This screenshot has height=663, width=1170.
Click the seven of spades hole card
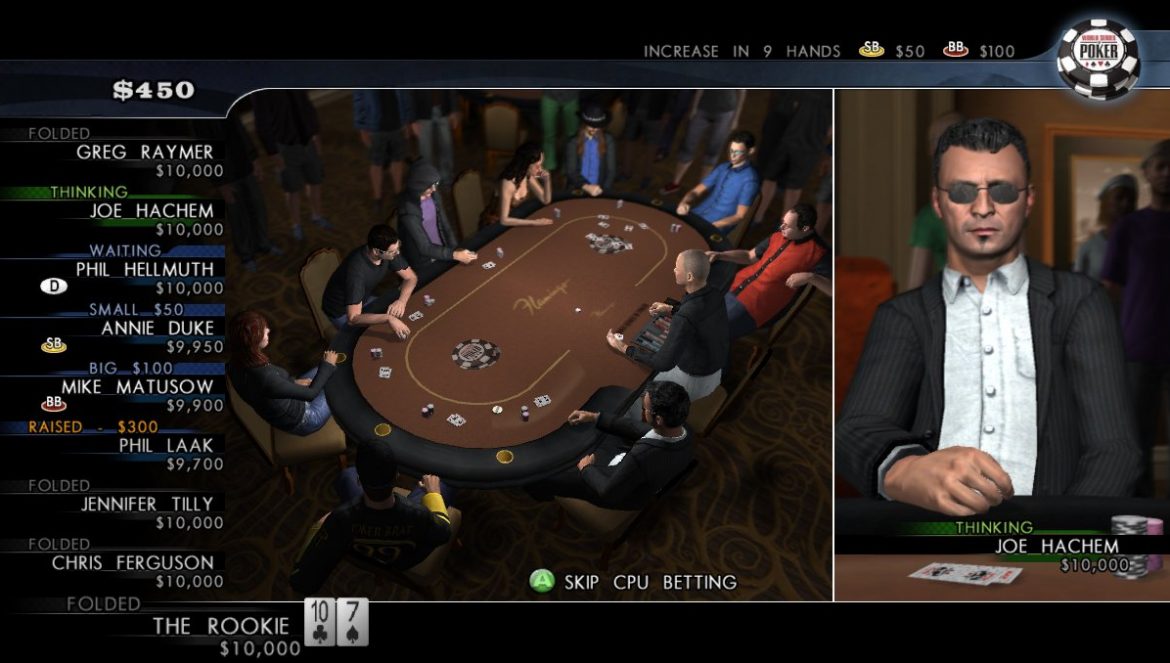tap(352, 622)
